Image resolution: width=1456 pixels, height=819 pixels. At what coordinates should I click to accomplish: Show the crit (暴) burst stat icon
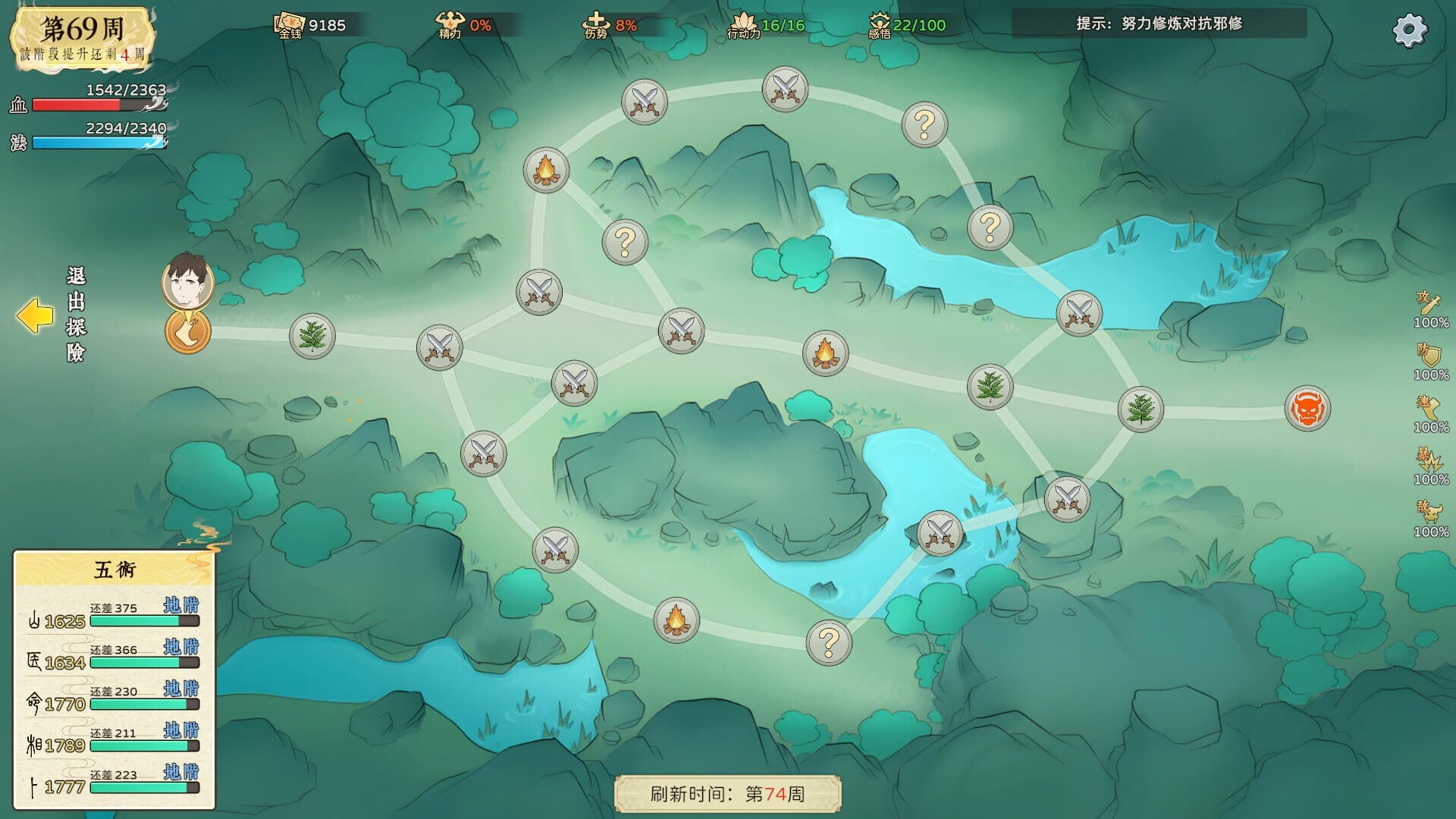[1429, 460]
